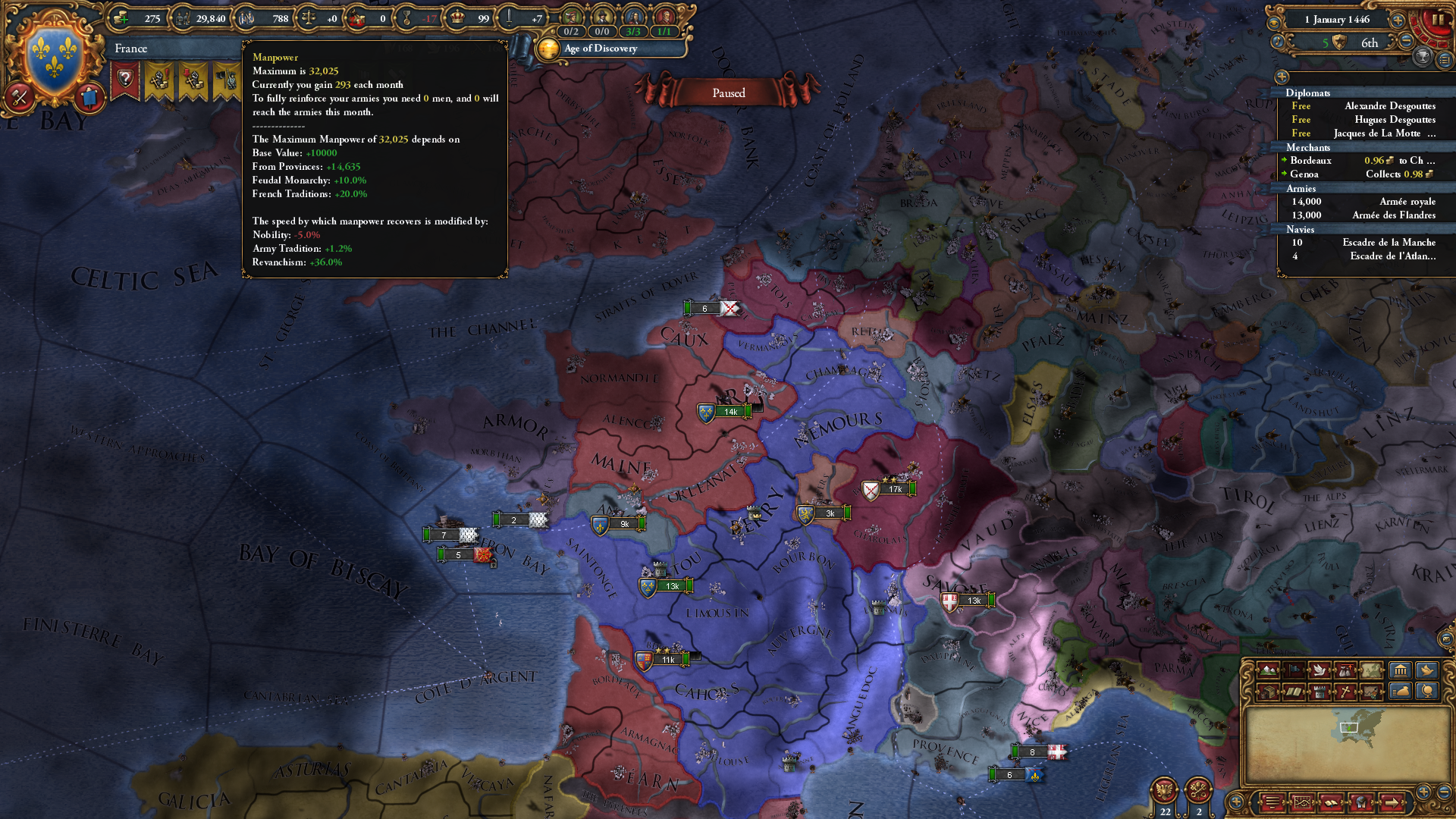Open the Papacy crossed keys button
The height and width of the screenshot is (819, 1456).
(1198, 791)
